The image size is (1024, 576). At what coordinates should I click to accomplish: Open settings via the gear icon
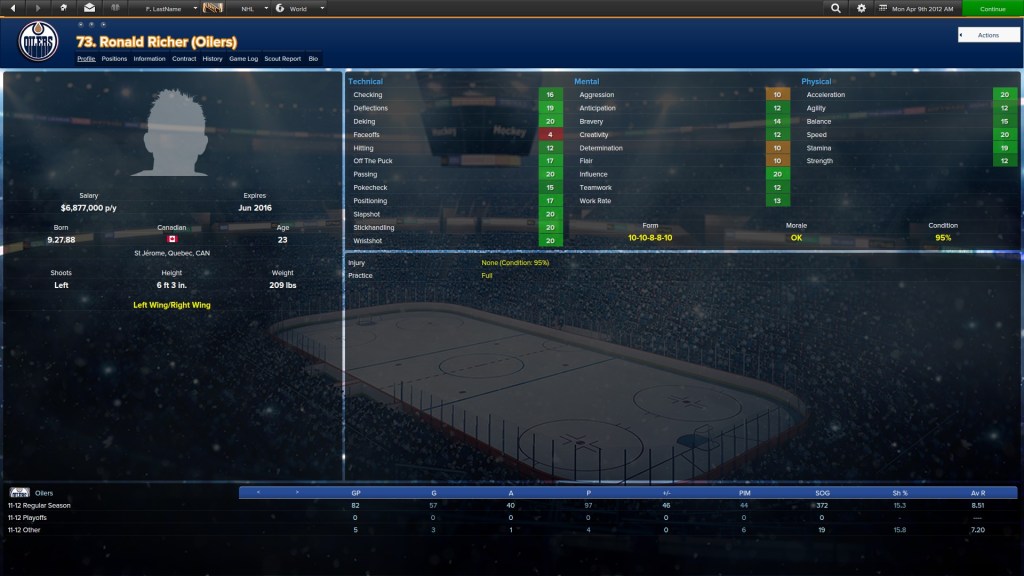point(862,8)
